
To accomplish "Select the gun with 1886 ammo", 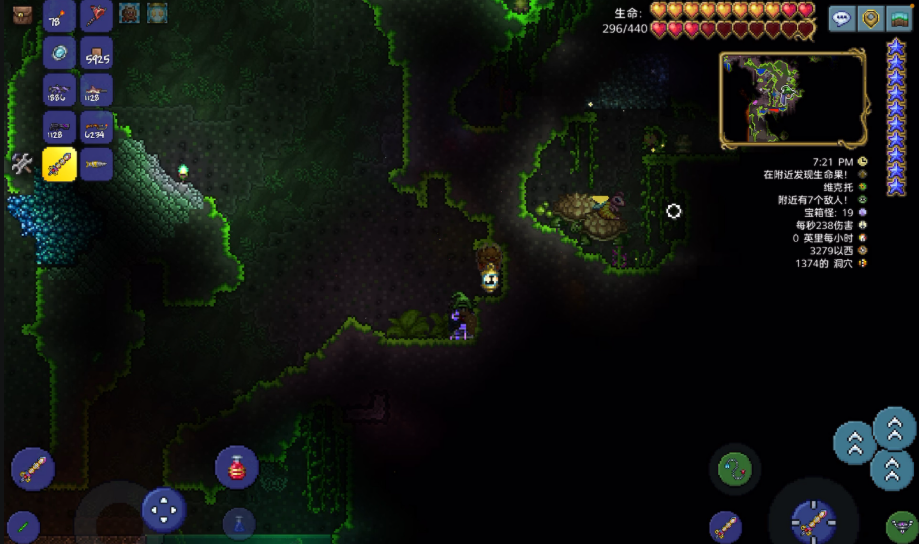I will 59,90.
